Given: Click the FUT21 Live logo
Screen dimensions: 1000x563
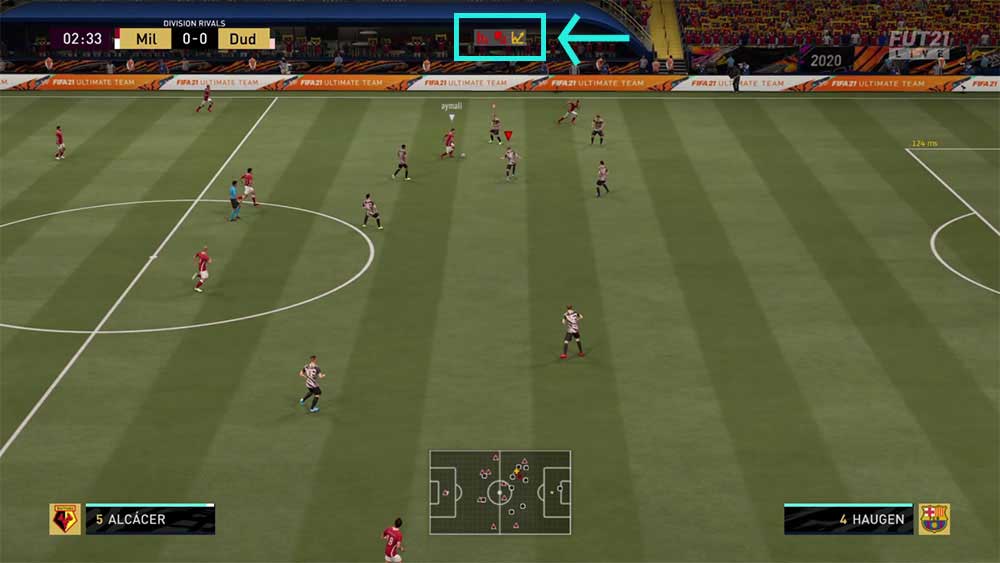Looking at the screenshot, I should 920,44.
